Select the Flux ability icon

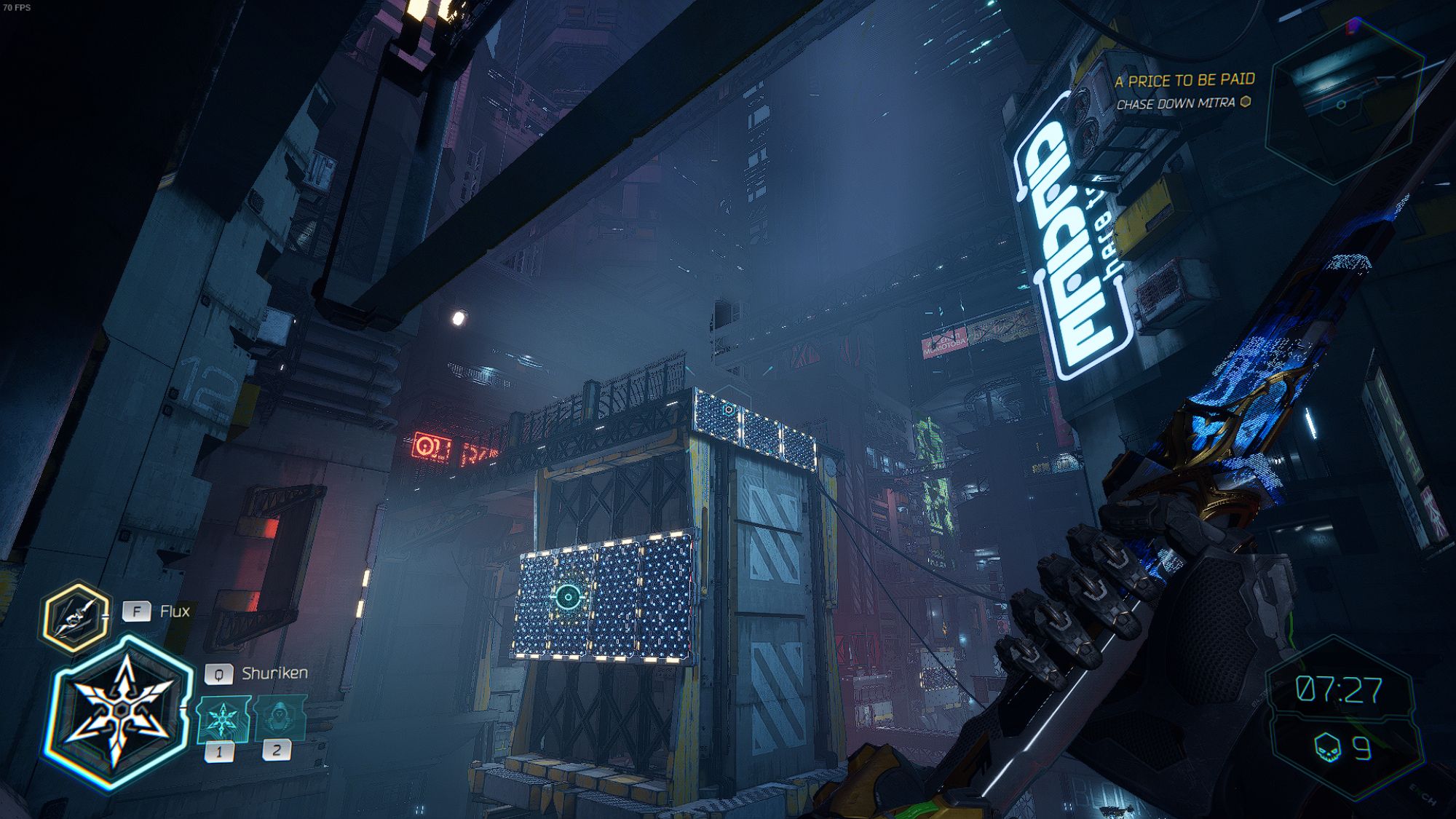click(x=76, y=617)
